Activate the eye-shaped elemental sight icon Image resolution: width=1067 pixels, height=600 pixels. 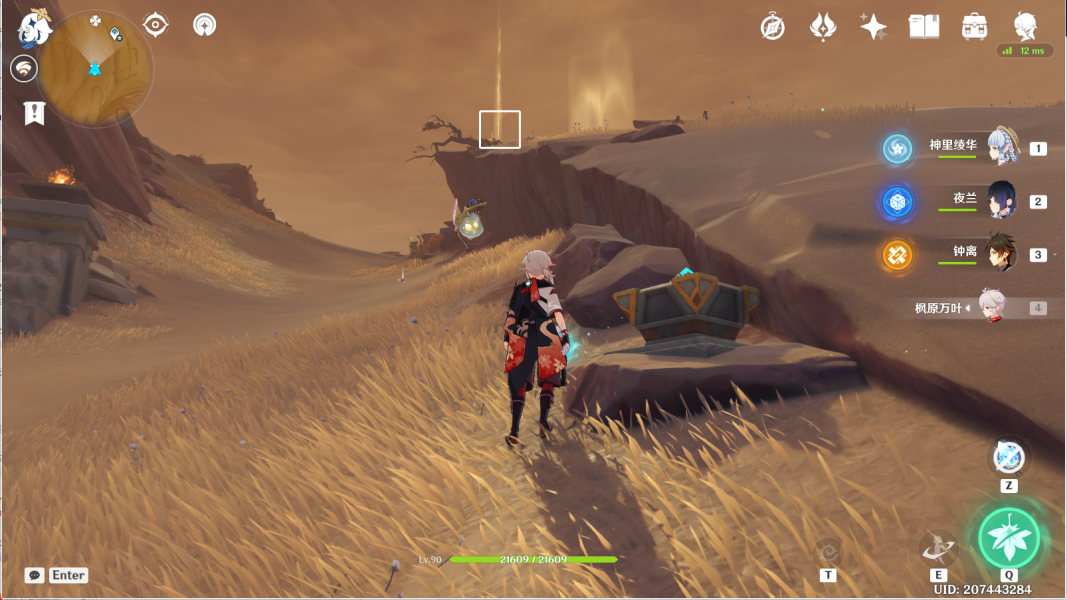[155, 25]
